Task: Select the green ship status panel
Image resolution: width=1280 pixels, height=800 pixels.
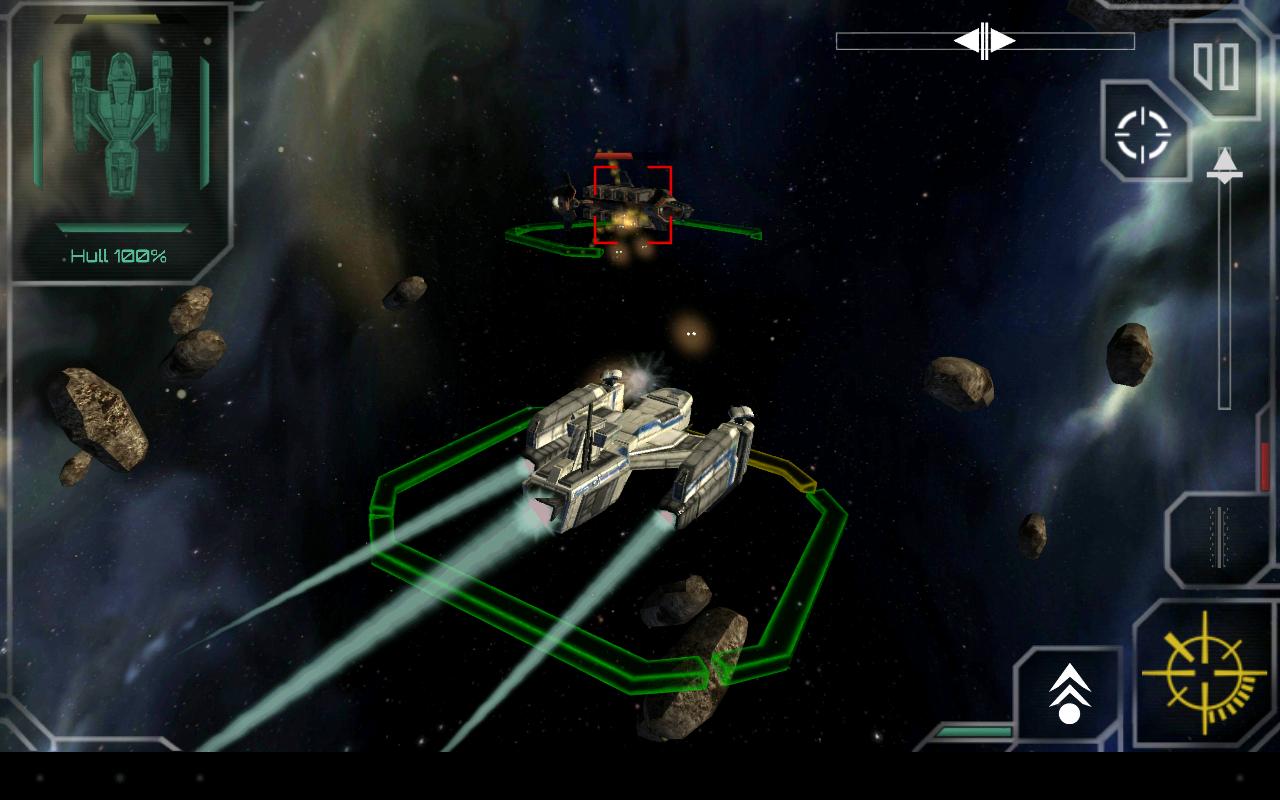Action: pyautogui.click(x=121, y=142)
